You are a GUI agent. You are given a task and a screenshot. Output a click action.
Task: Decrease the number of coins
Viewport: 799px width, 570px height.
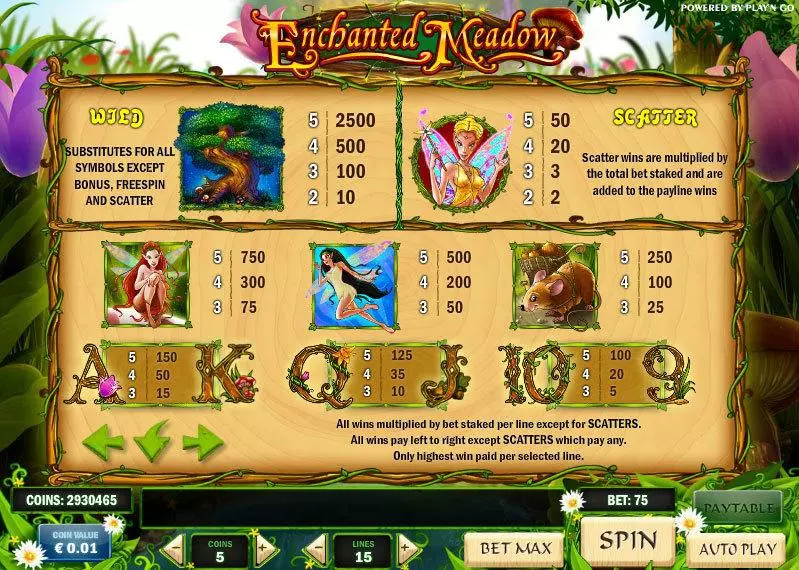(173, 548)
